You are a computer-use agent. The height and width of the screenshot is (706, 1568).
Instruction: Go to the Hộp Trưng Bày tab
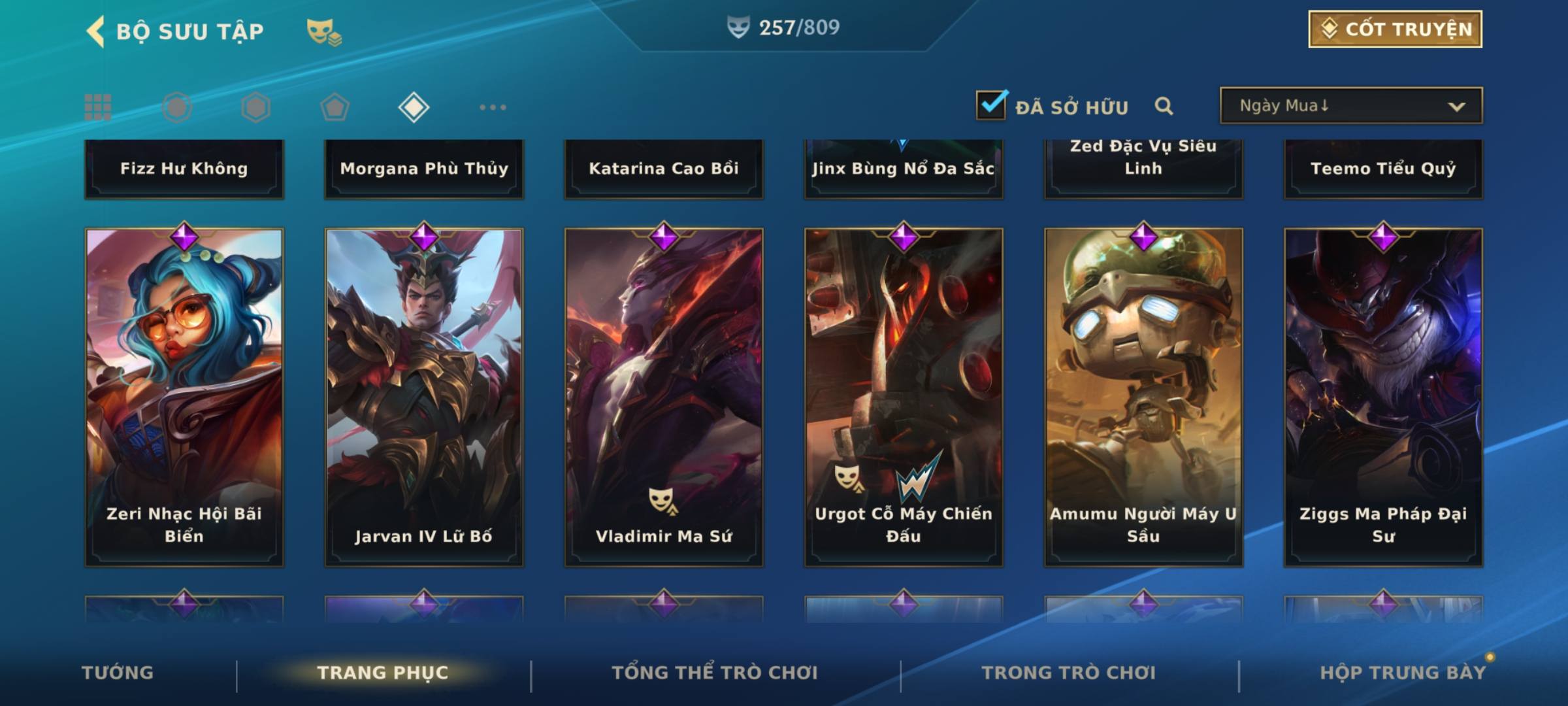pos(1403,673)
